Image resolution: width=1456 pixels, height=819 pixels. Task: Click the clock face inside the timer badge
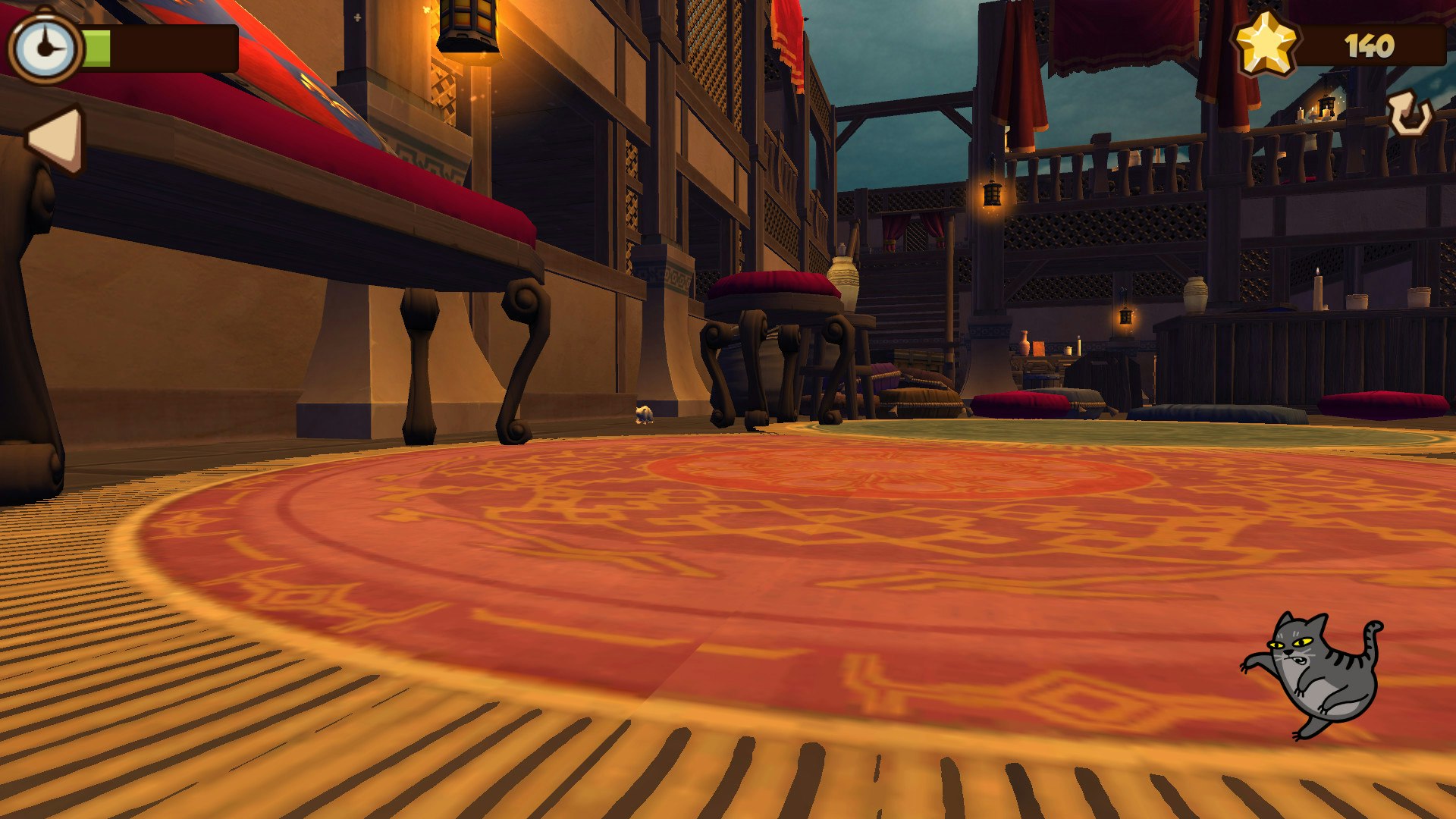tap(44, 43)
